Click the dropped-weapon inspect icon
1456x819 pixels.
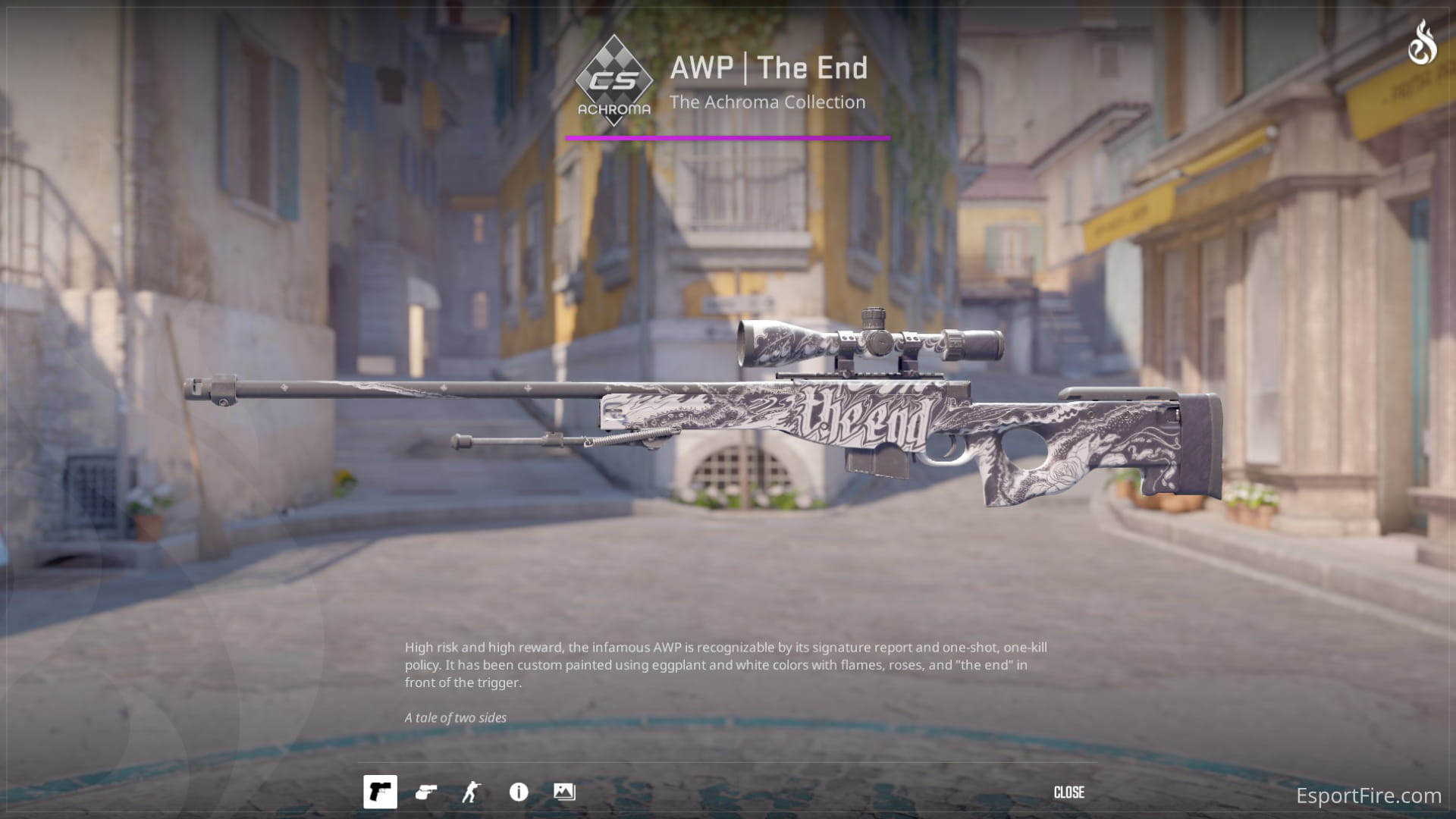[x=425, y=792]
